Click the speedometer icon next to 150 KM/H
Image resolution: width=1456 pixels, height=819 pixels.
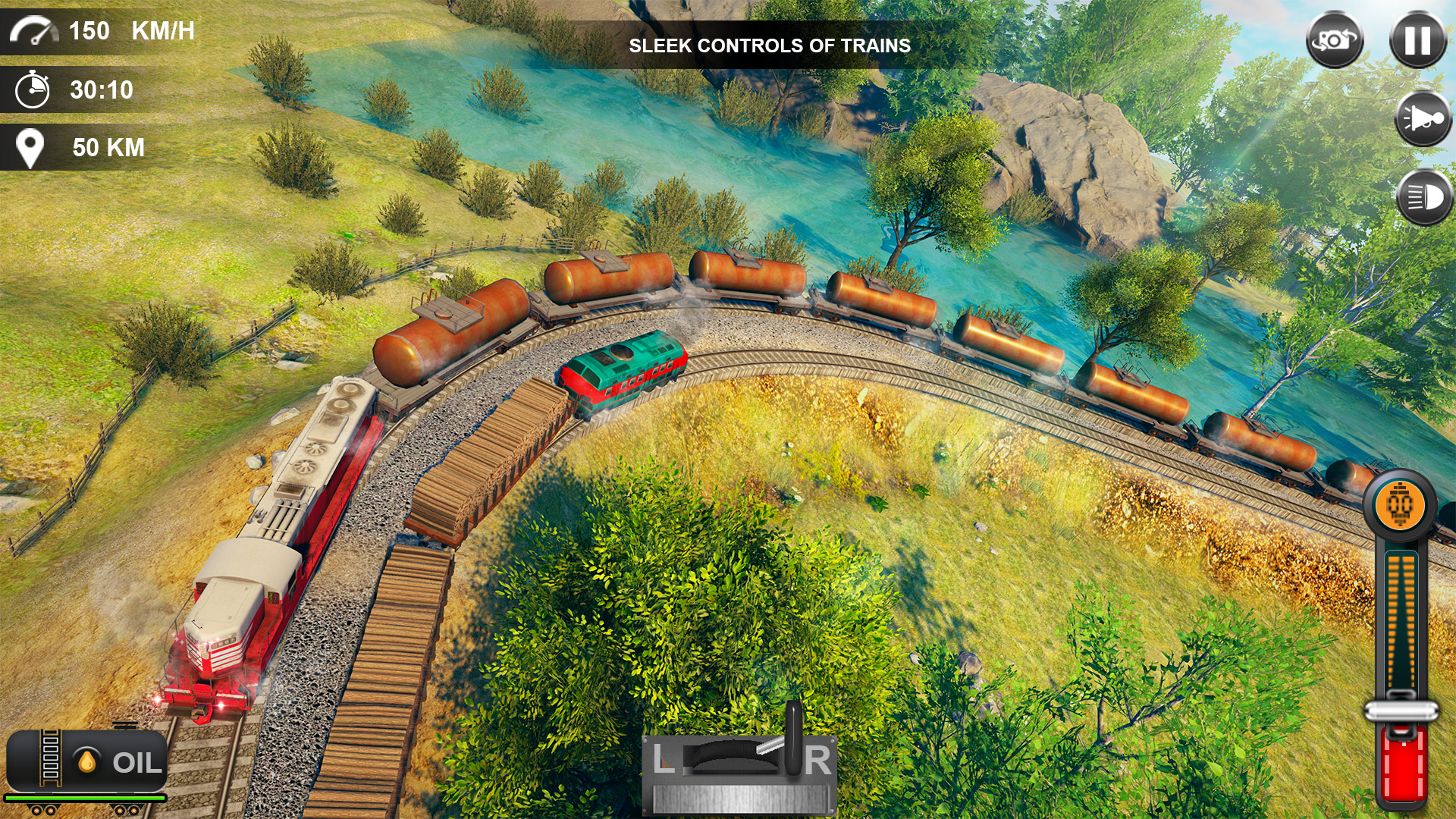(x=34, y=30)
